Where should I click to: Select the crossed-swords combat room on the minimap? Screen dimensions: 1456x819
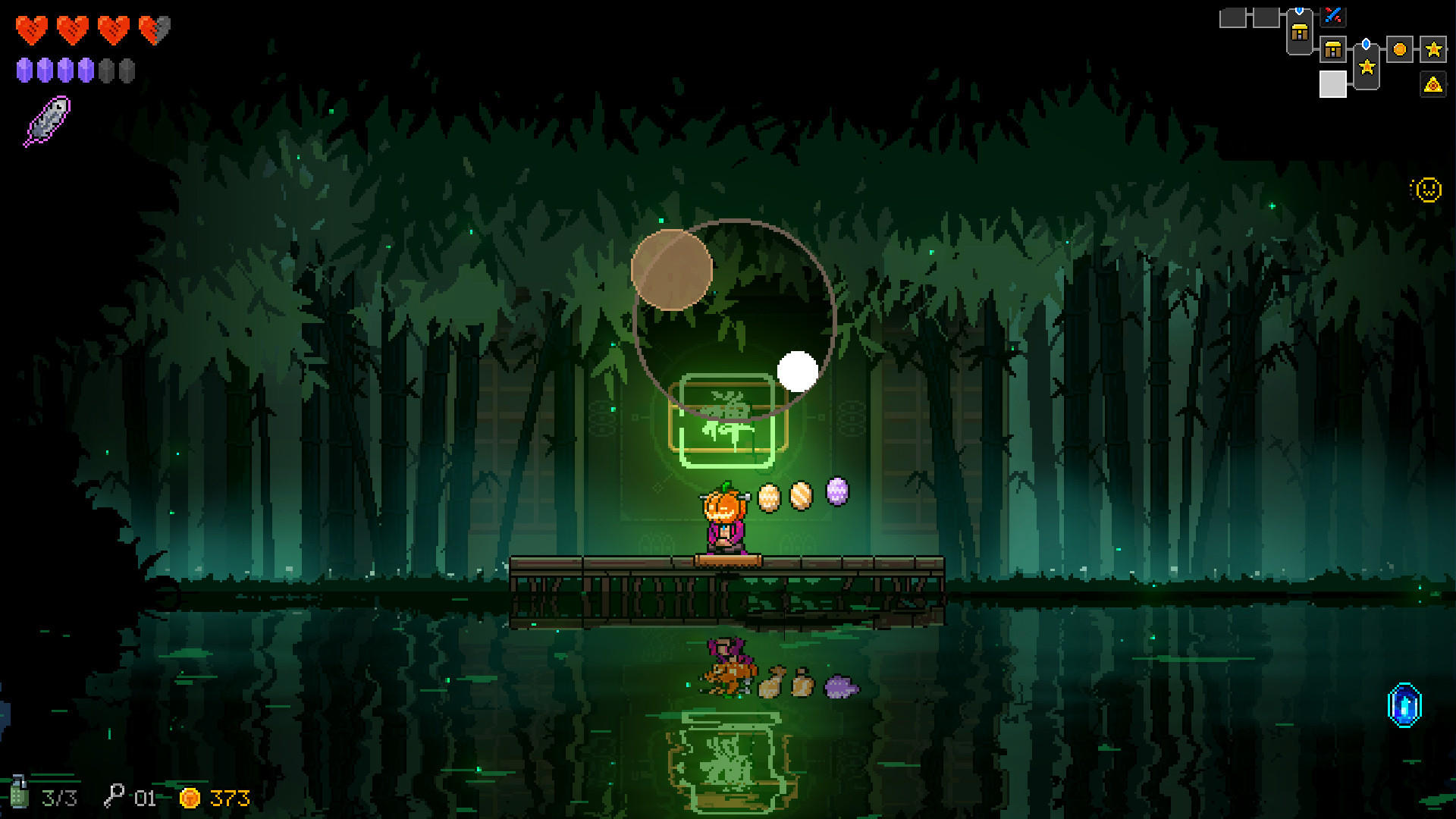tap(1333, 17)
